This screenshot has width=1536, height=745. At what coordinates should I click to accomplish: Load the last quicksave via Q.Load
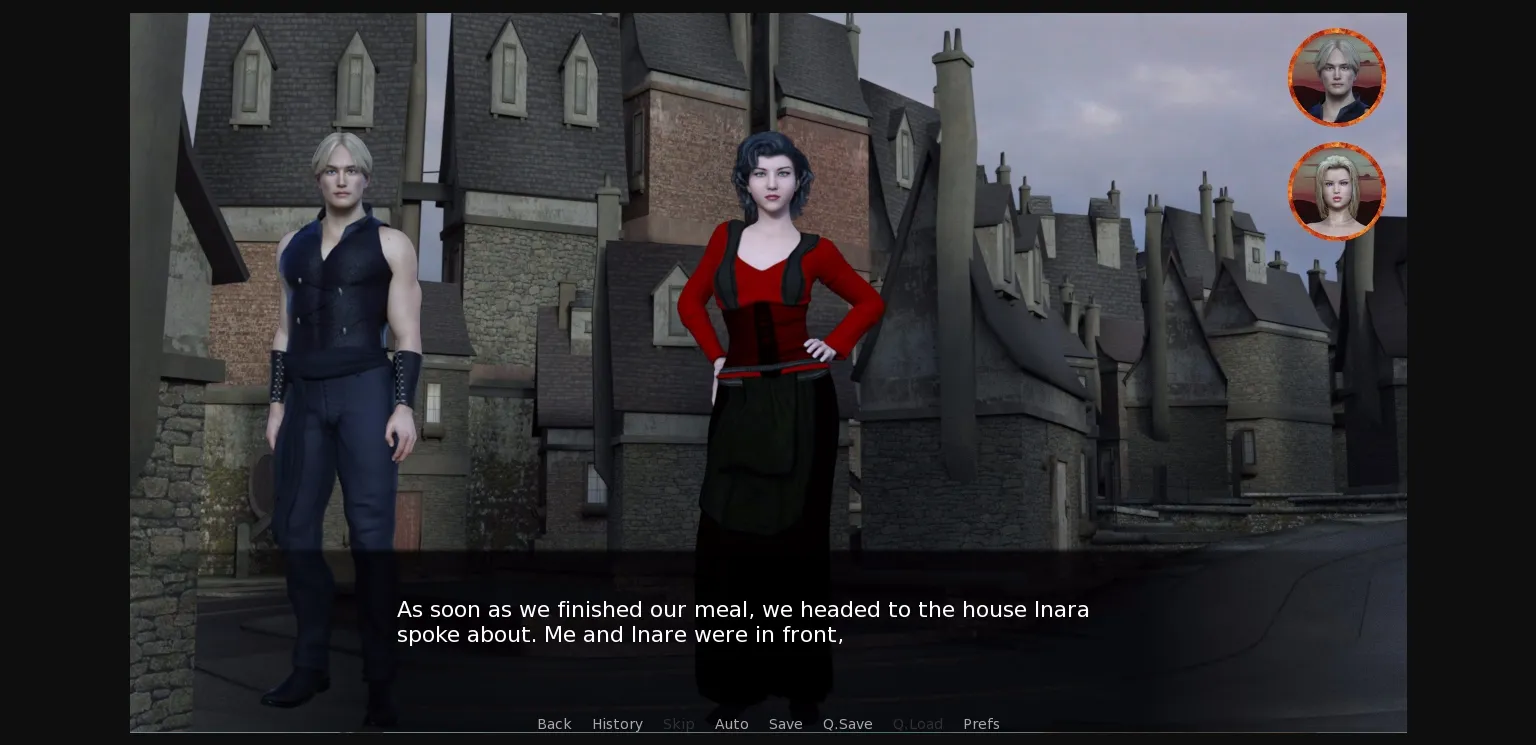[x=917, y=724]
